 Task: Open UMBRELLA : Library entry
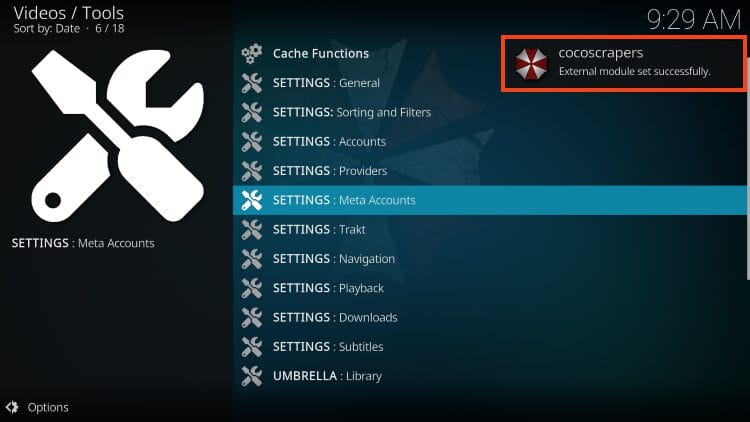click(327, 376)
